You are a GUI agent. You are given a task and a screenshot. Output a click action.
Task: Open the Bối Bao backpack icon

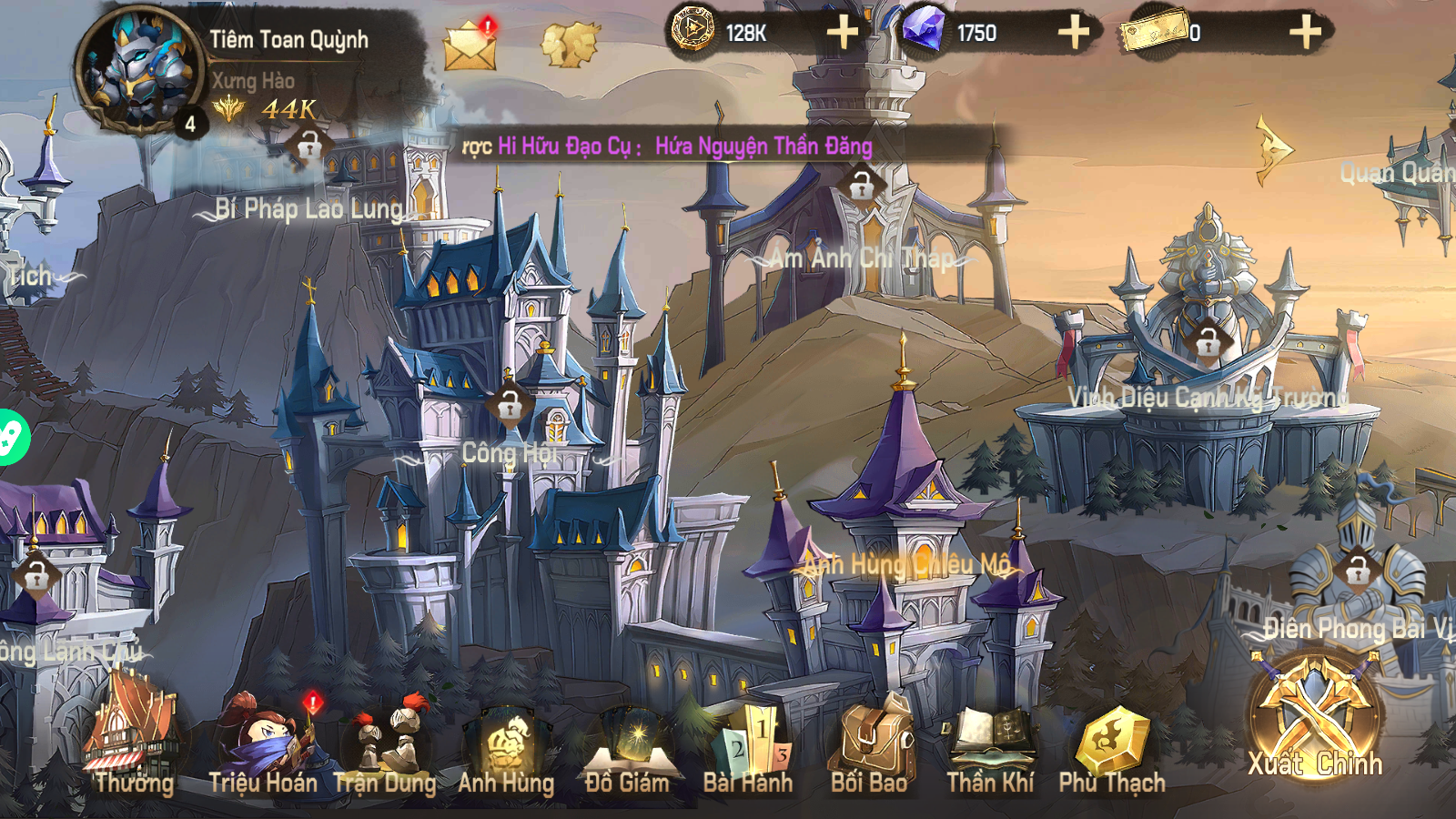pyautogui.click(x=870, y=737)
